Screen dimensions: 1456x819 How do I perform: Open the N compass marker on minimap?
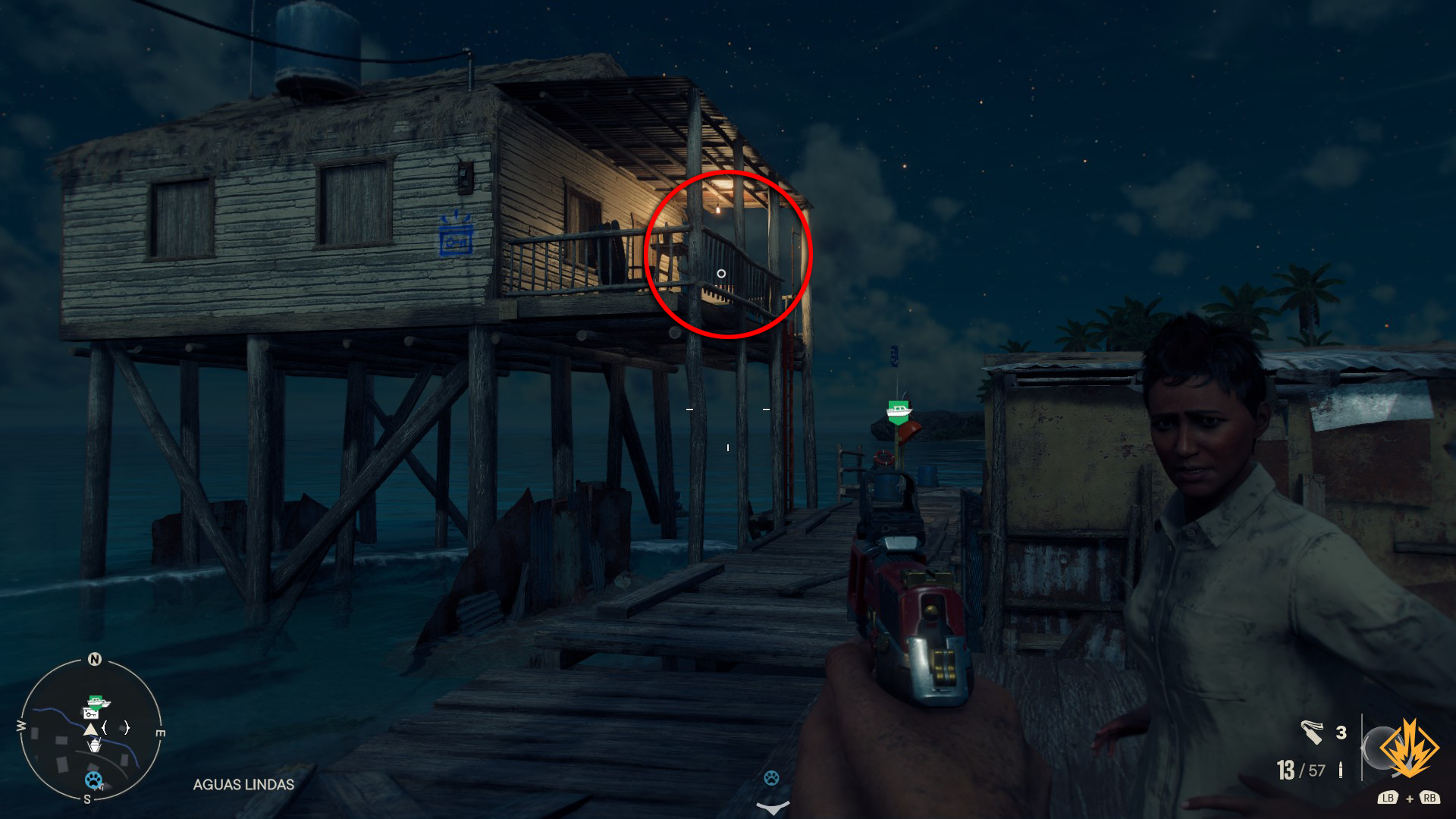94,660
